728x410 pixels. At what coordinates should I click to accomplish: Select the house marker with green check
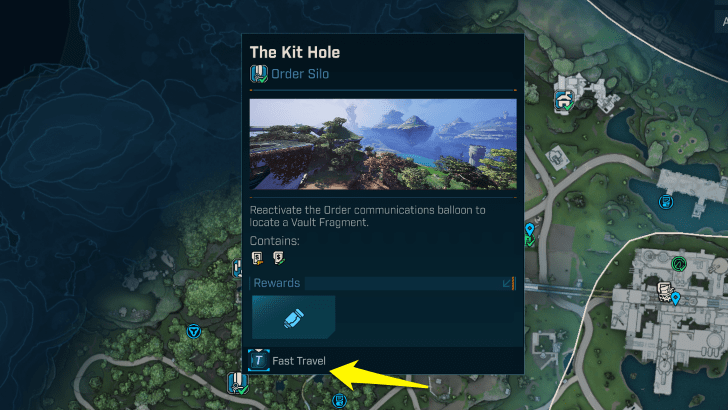(x=564, y=99)
